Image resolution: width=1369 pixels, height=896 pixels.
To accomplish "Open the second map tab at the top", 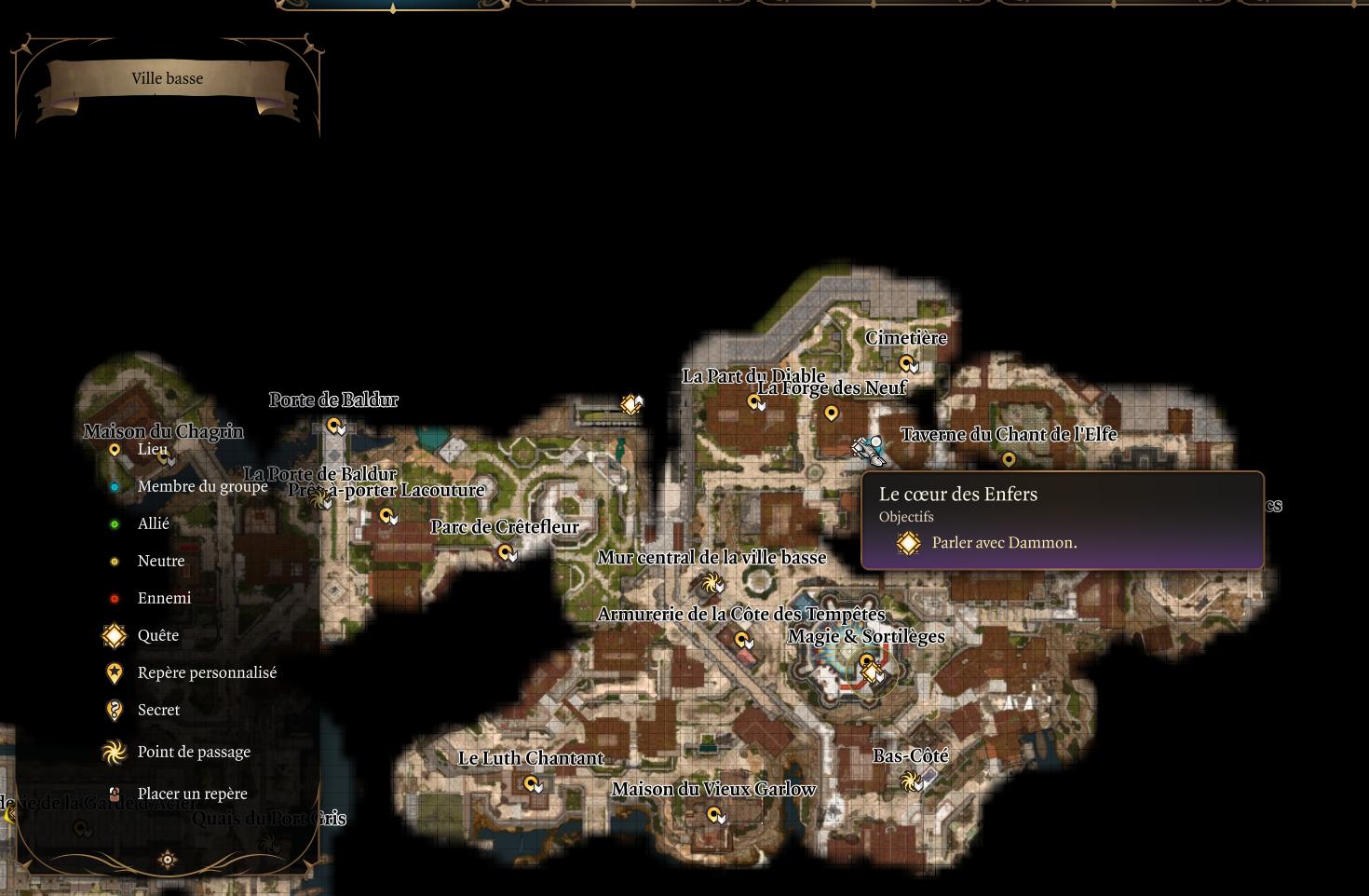I will tap(633, 5).
